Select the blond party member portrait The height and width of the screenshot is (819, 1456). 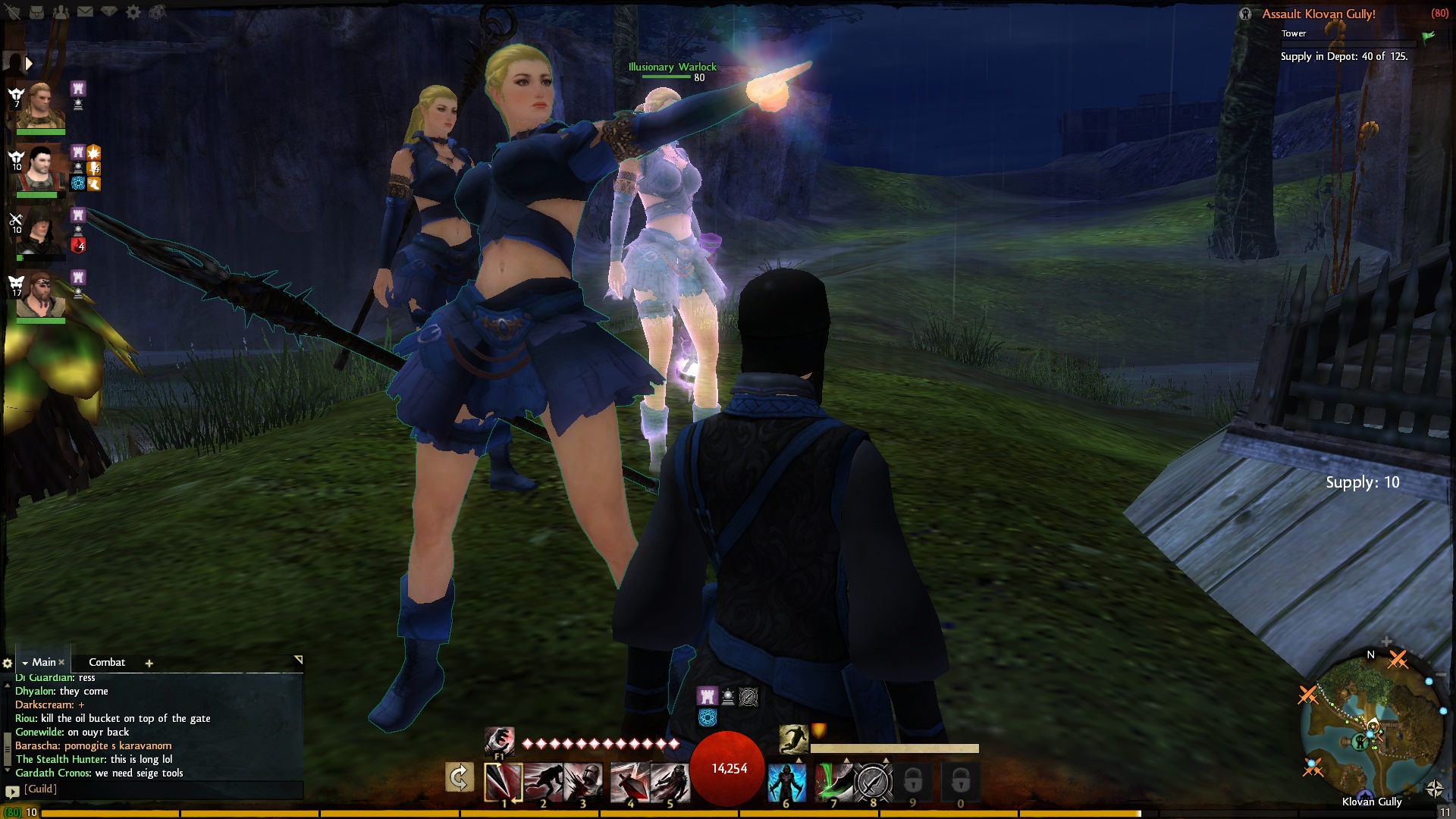pos(40,105)
